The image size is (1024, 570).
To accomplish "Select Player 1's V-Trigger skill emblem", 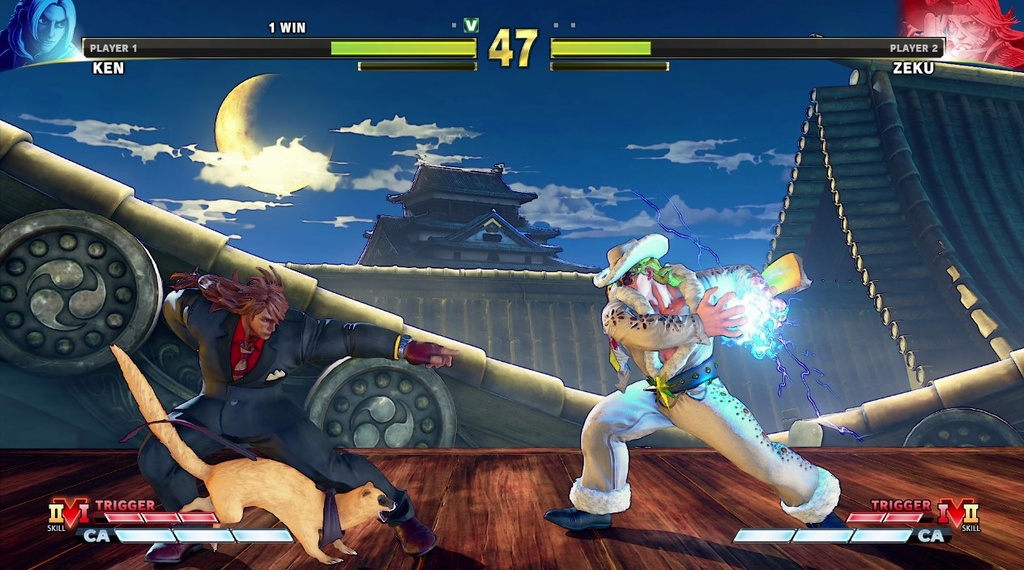I will point(68,515).
